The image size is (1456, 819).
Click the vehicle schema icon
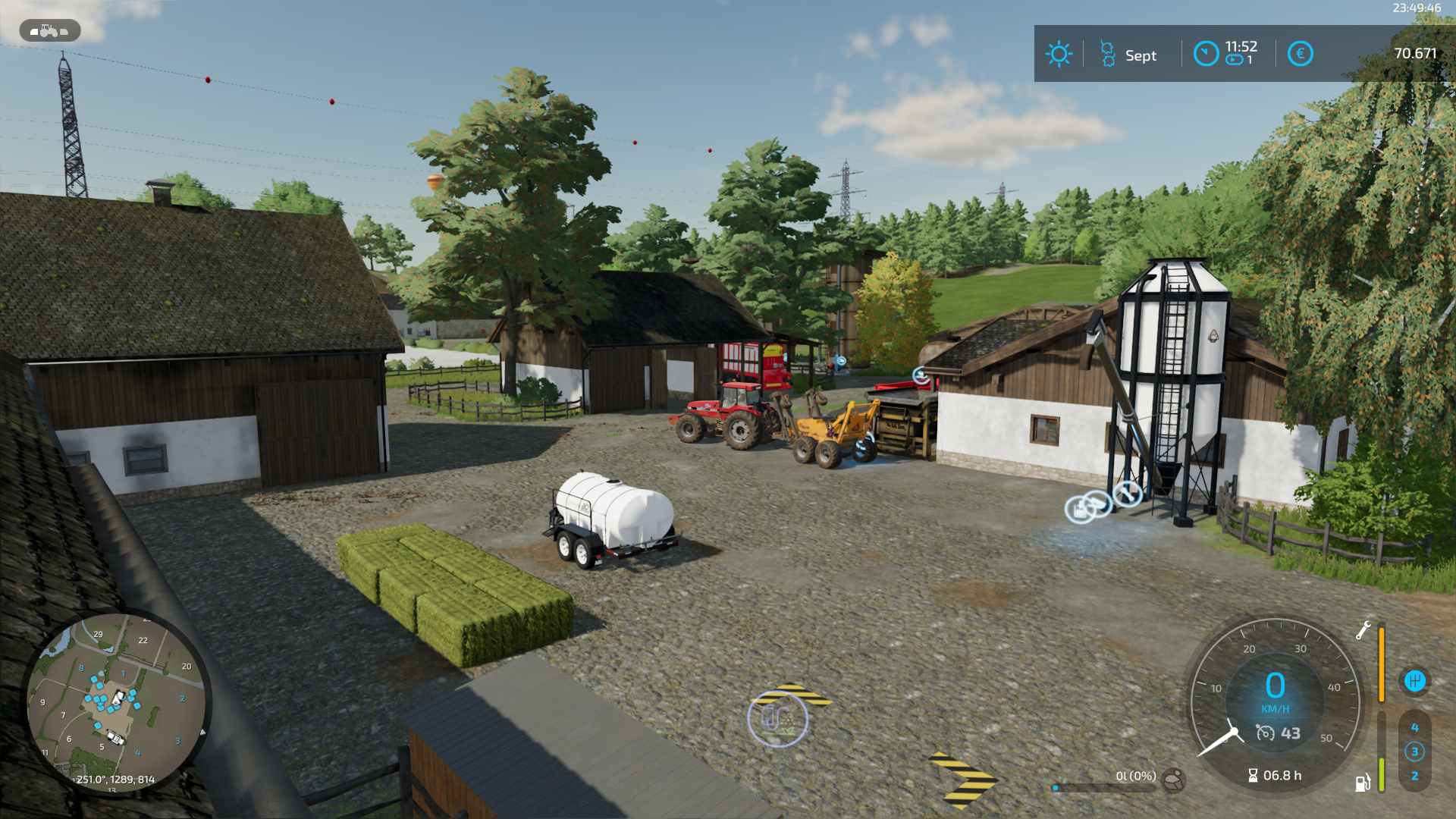pos(50,30)
